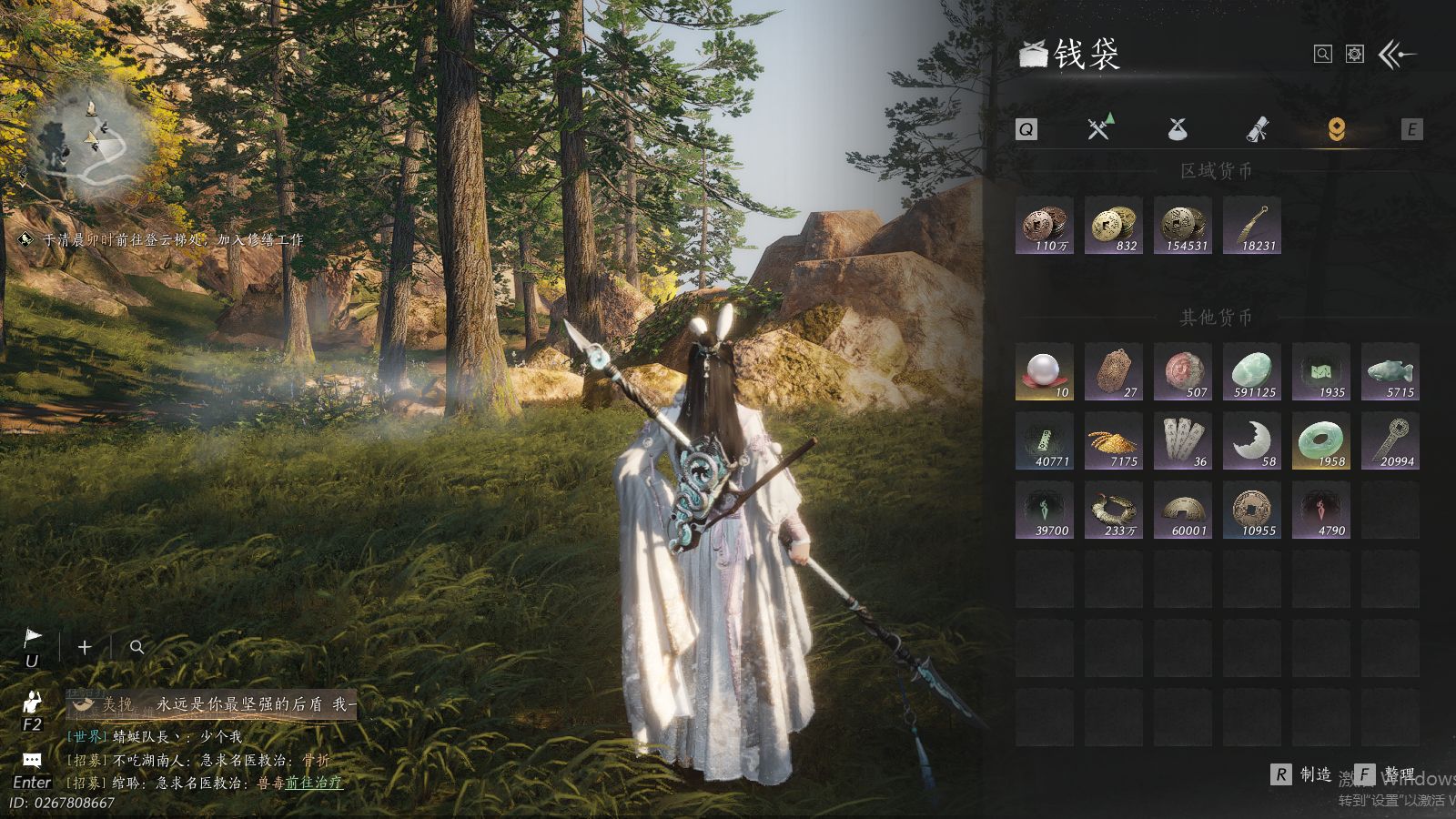The image size is (1456, 819).
Task: Select the green jade stone showing 591125
Action: coord(1252,371)
